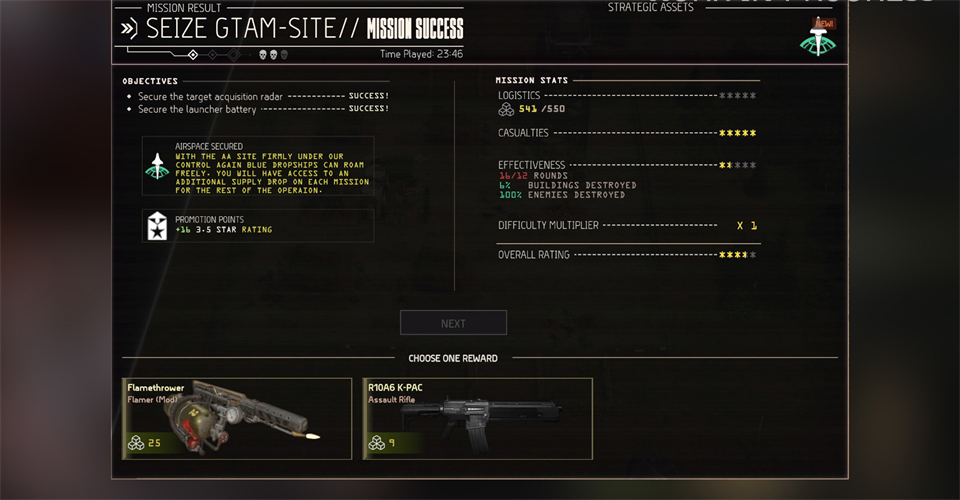Click the NEXT button
This screenshot has height=500, width=960.
(453, 323)
